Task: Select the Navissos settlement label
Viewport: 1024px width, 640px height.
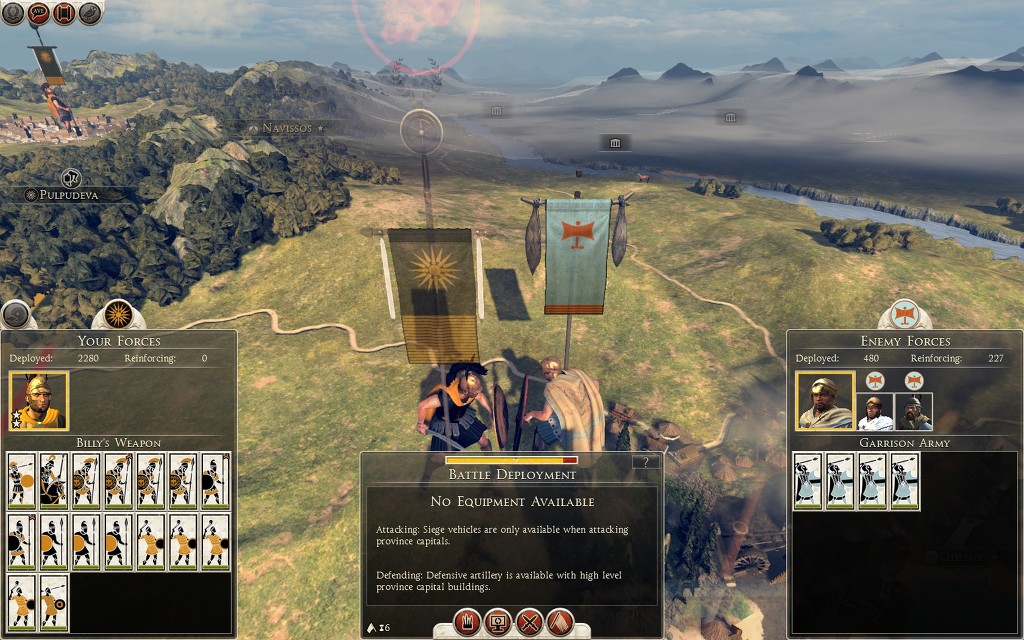Action: pos(286,128)
